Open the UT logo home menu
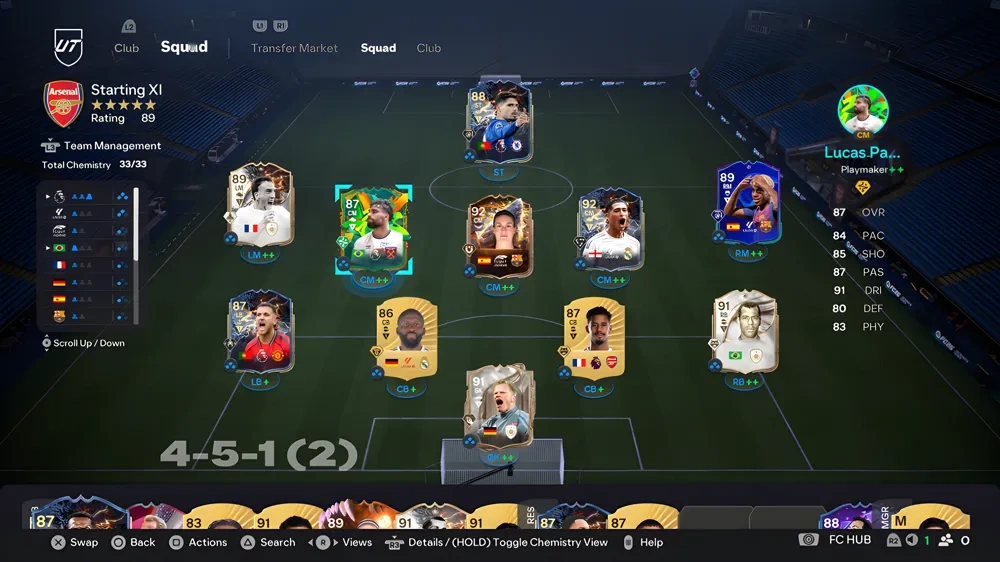1000x562 pixels. (x=69, y=47)
